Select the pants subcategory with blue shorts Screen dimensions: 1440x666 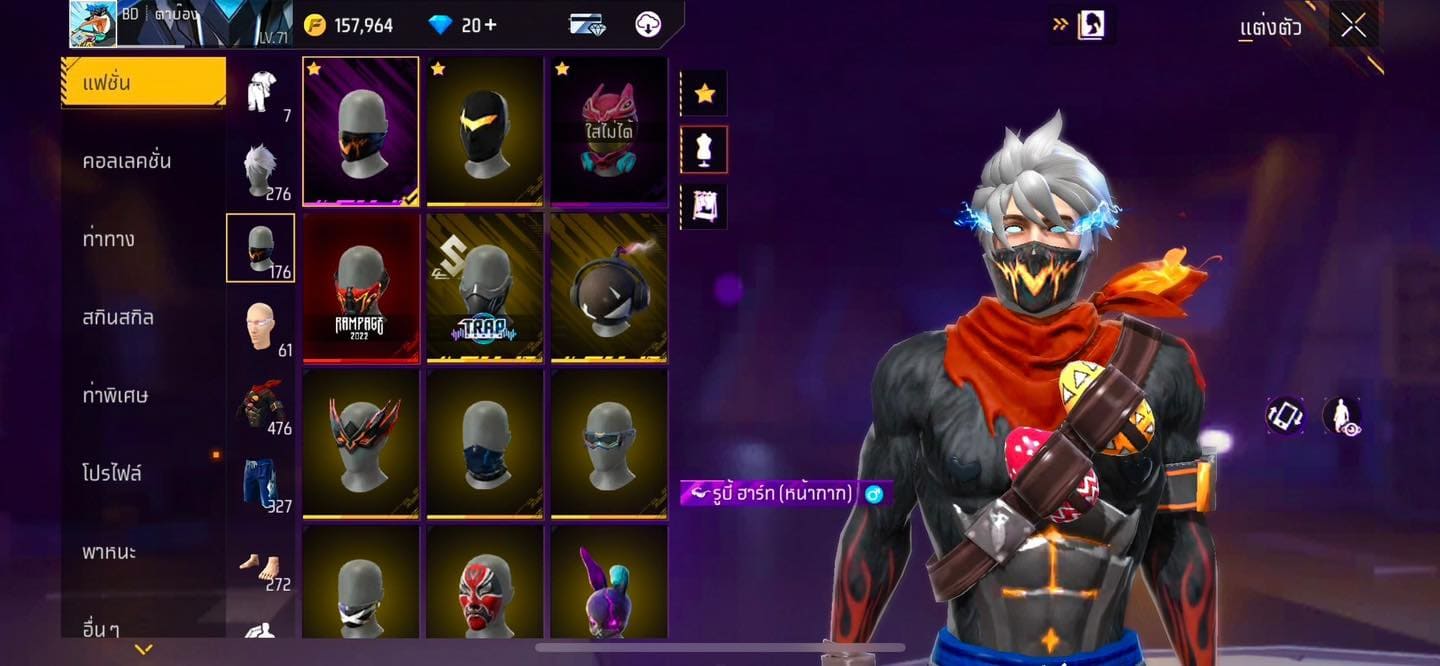[x=261, y=482]
